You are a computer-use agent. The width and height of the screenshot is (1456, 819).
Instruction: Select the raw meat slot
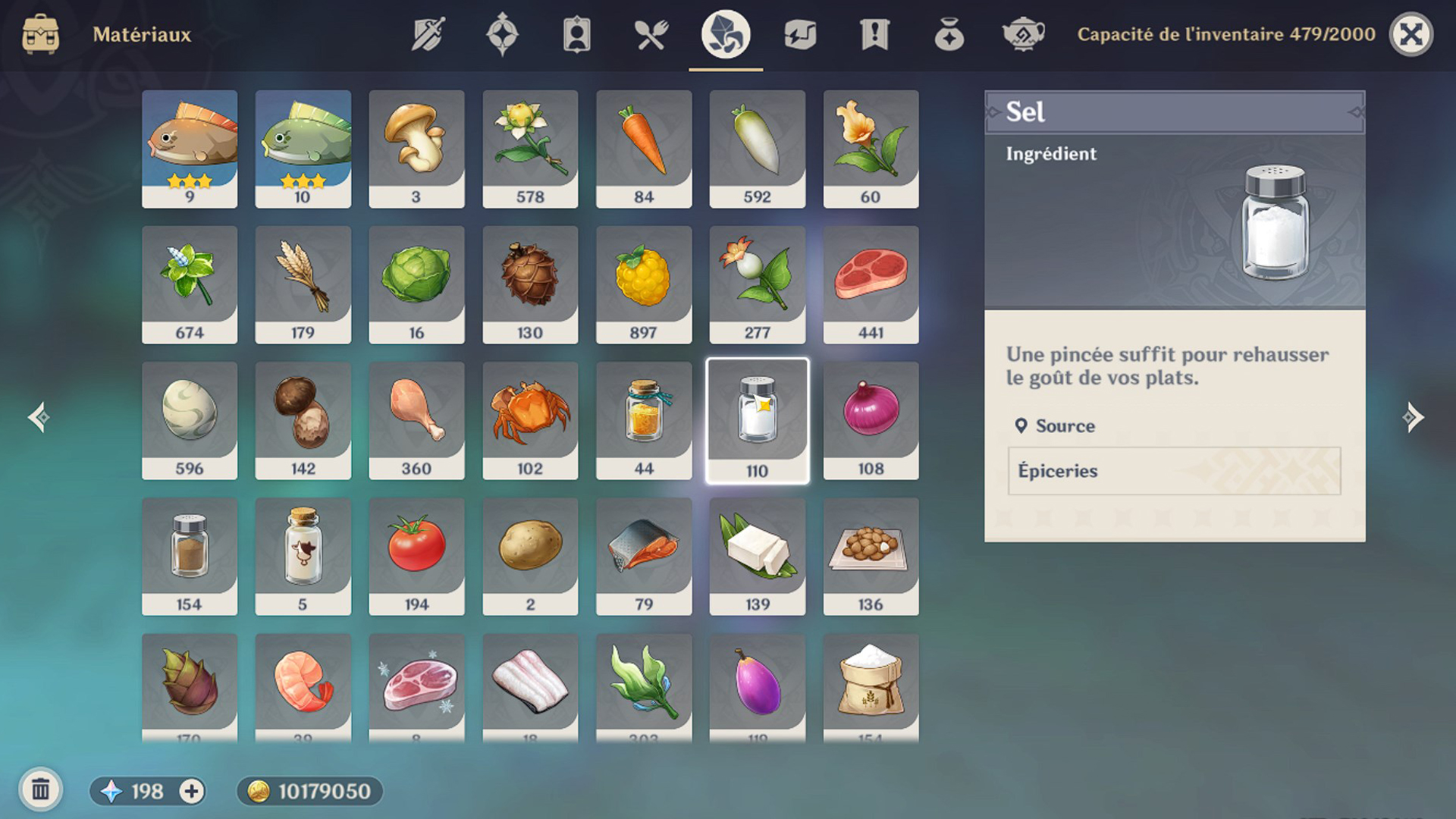coord(871,284)
